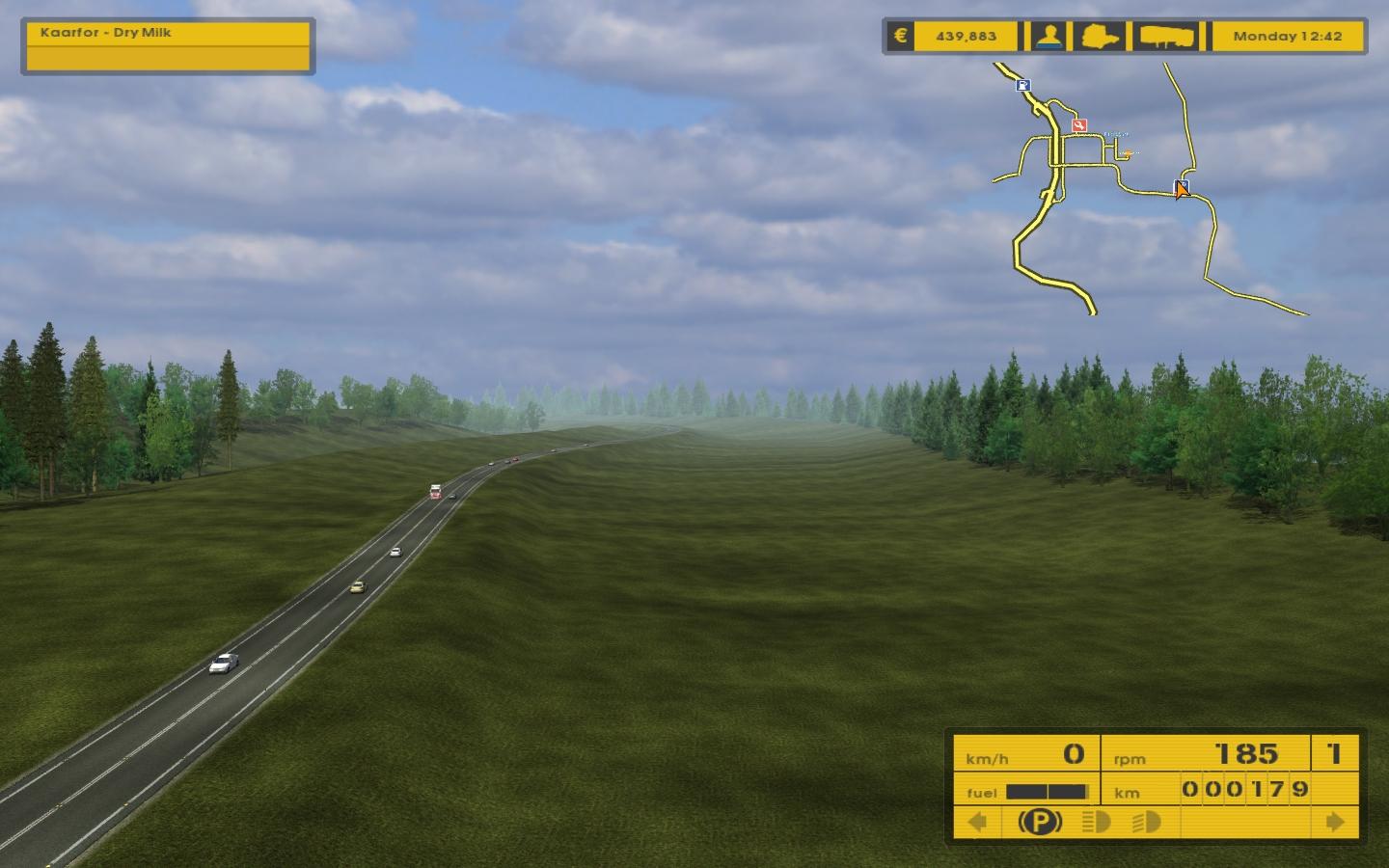Activate the right turn signal arrow
The width and height of the screenshot is (1389, 868).
(x=1335, y=822)
